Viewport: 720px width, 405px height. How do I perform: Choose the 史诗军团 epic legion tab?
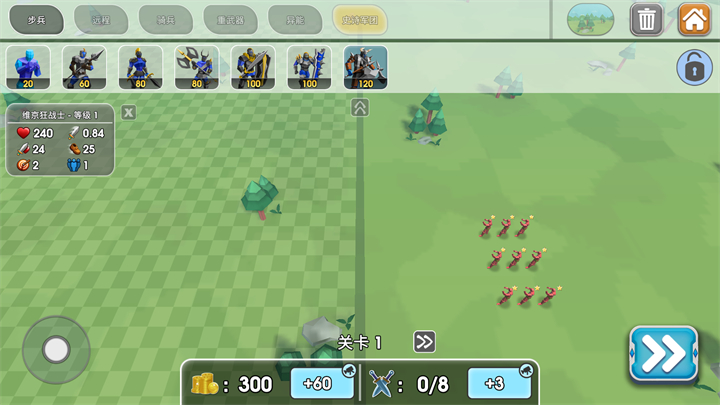(359, 19)
